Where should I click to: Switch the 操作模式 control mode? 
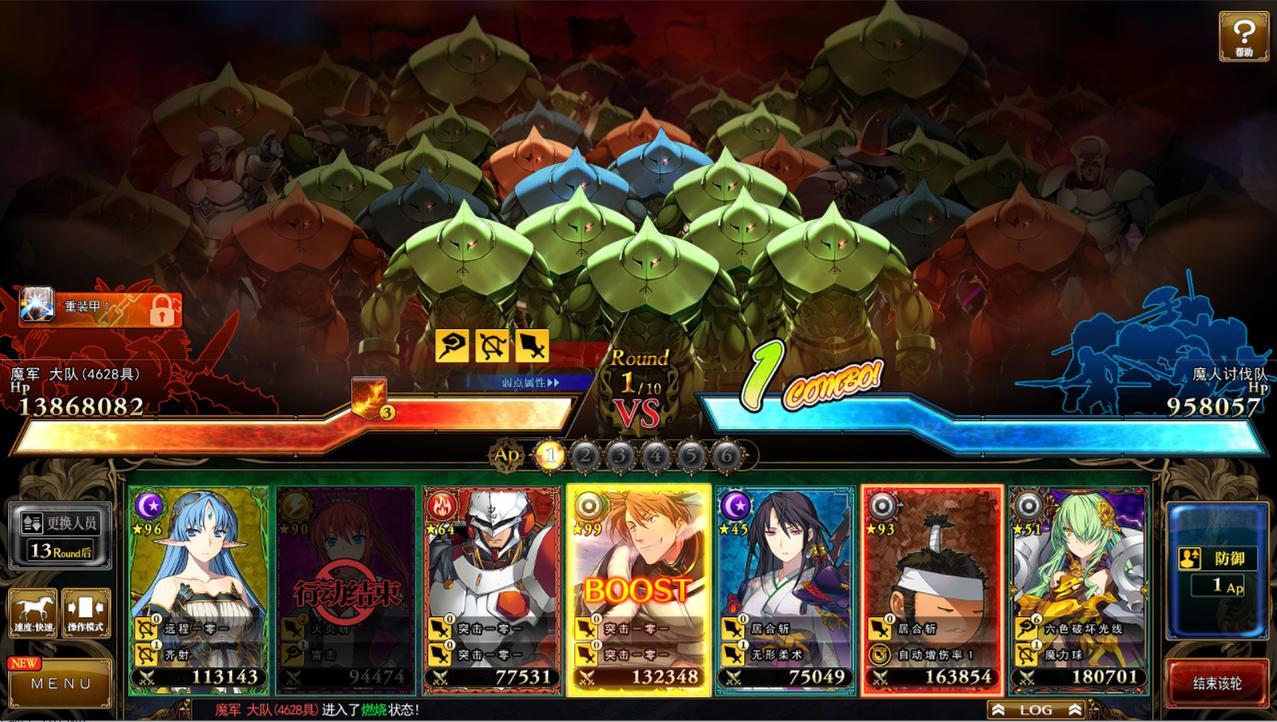click(x=86, y=613)
